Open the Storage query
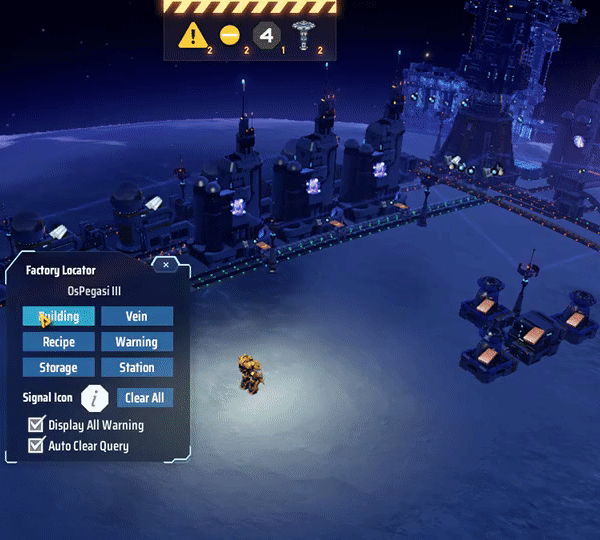The image size is (600, 540). coord(59,368)
